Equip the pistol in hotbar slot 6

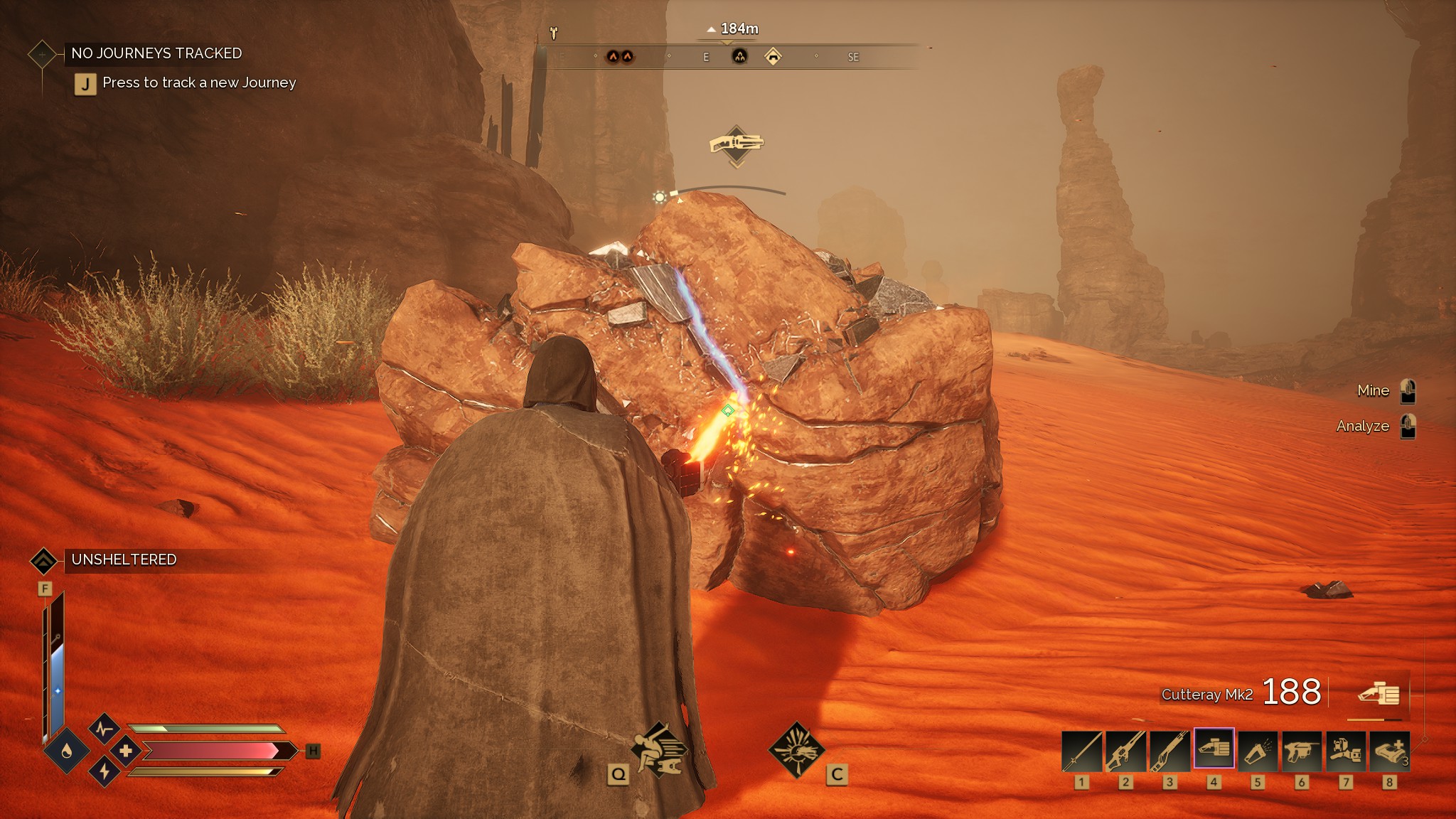click(x=1302, y=750)
